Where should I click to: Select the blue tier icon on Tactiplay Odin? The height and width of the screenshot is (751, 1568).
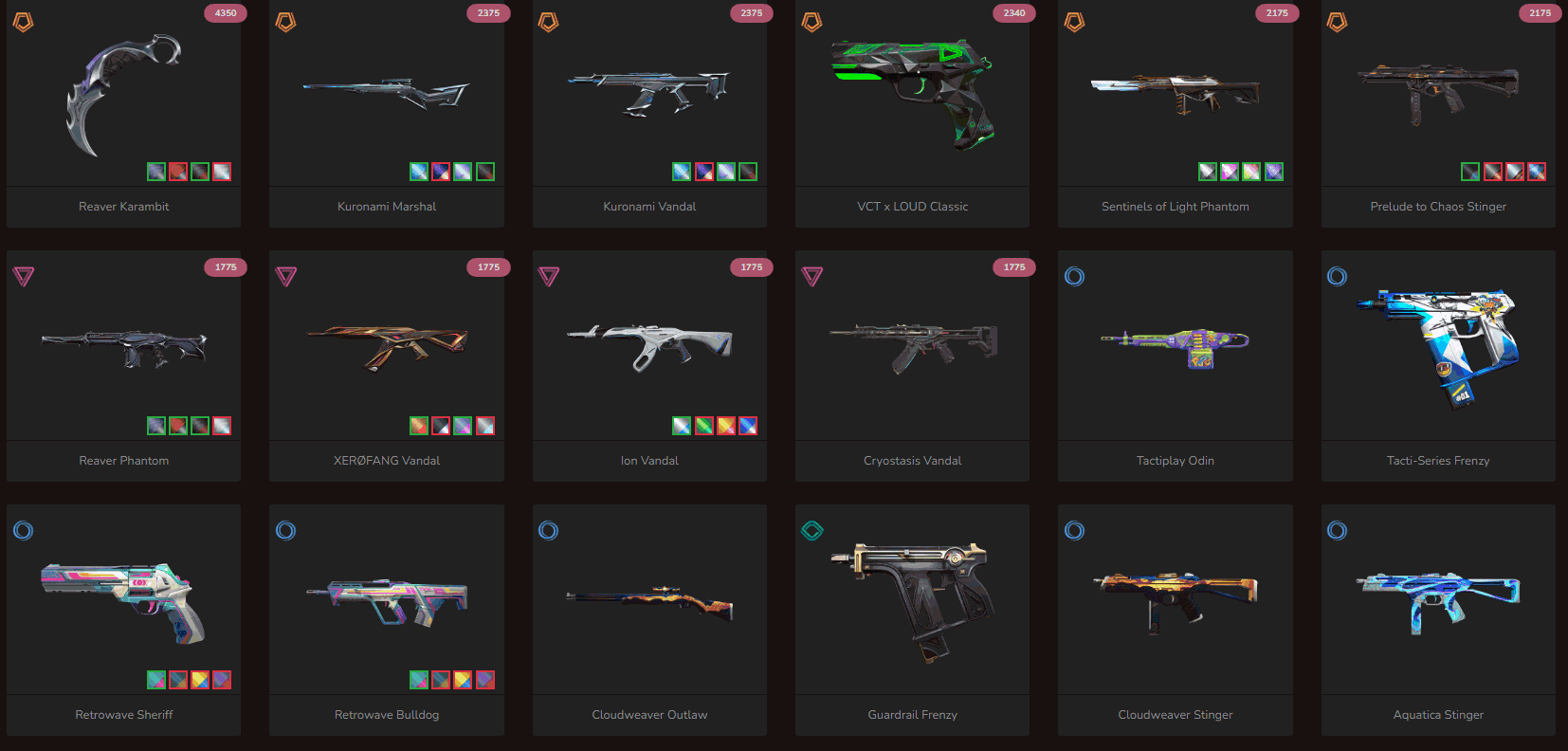1074,276
